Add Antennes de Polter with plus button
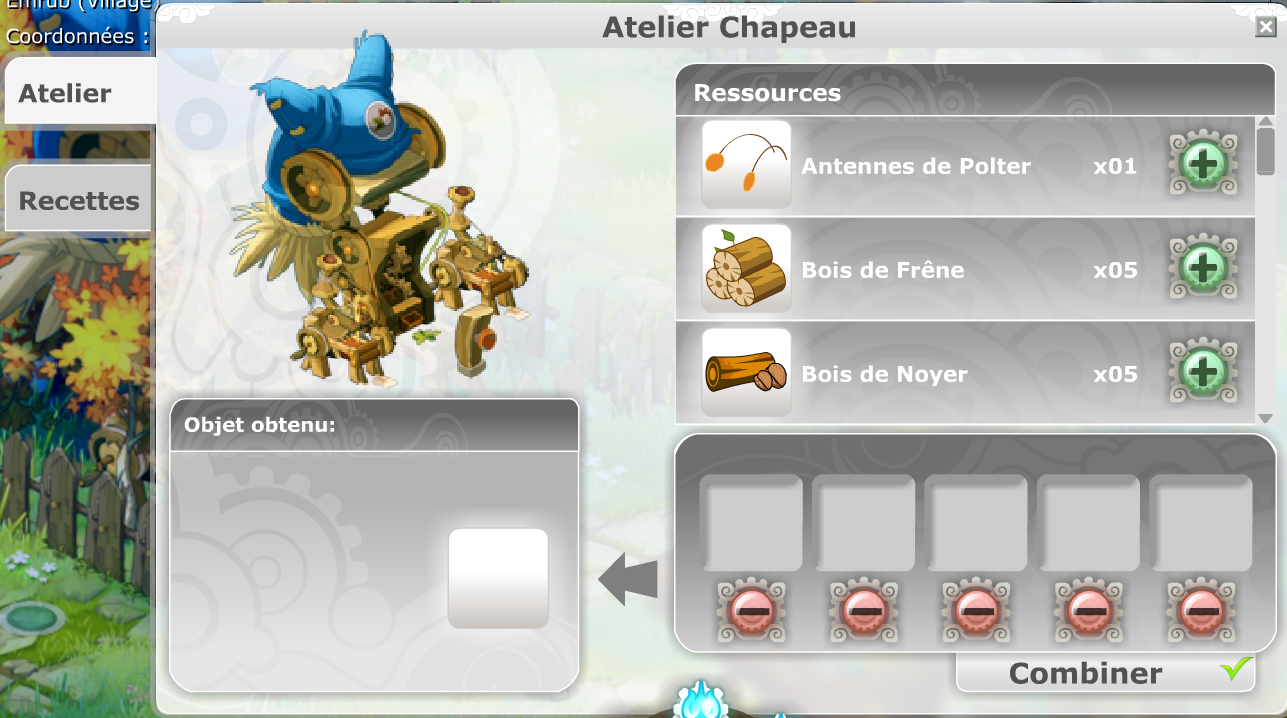Image resolution: width=1287 pixels, height=718 pixels. pos(1203,165)
